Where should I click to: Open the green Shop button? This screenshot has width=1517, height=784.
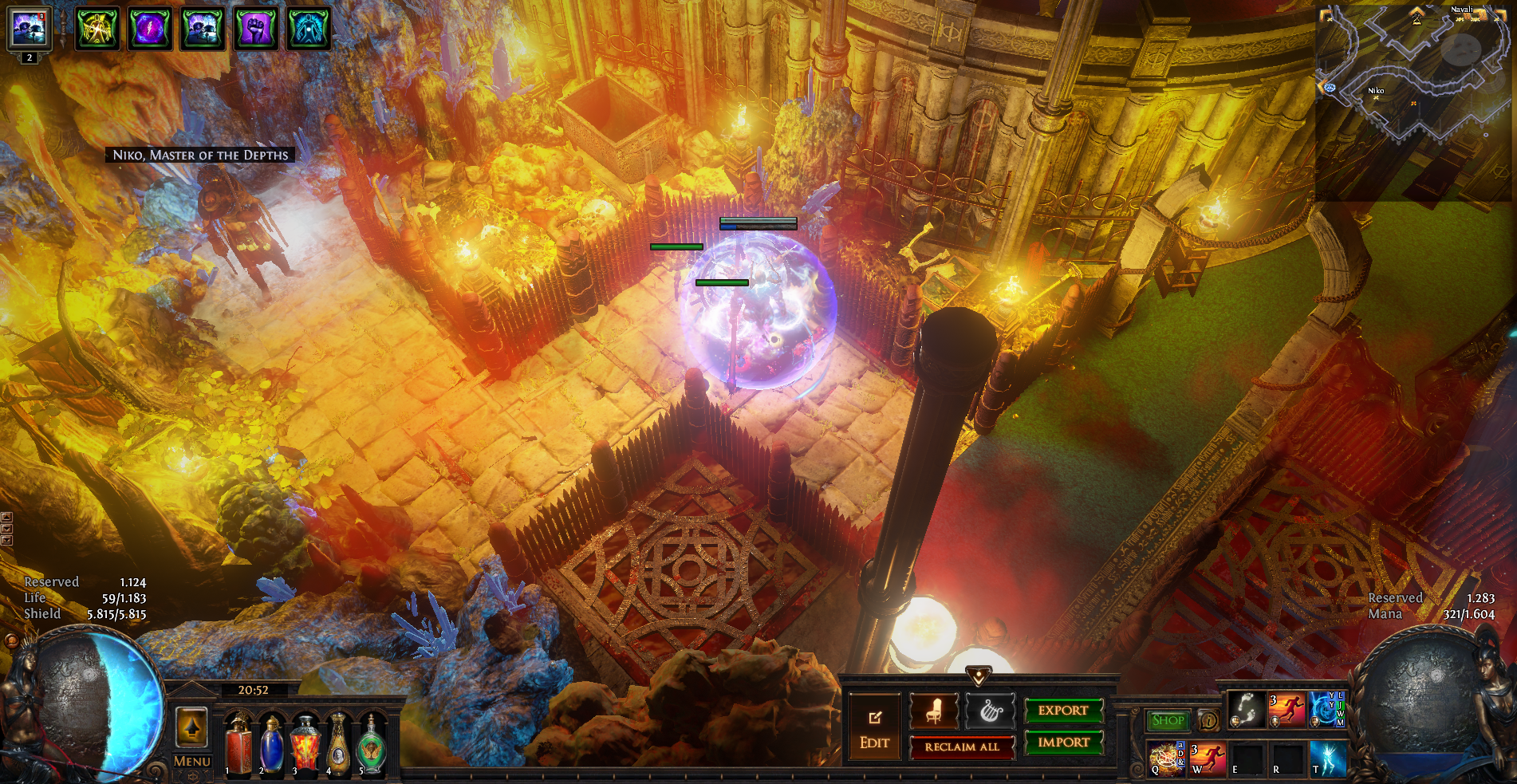pyautogui.click(x=1168, y=720)
